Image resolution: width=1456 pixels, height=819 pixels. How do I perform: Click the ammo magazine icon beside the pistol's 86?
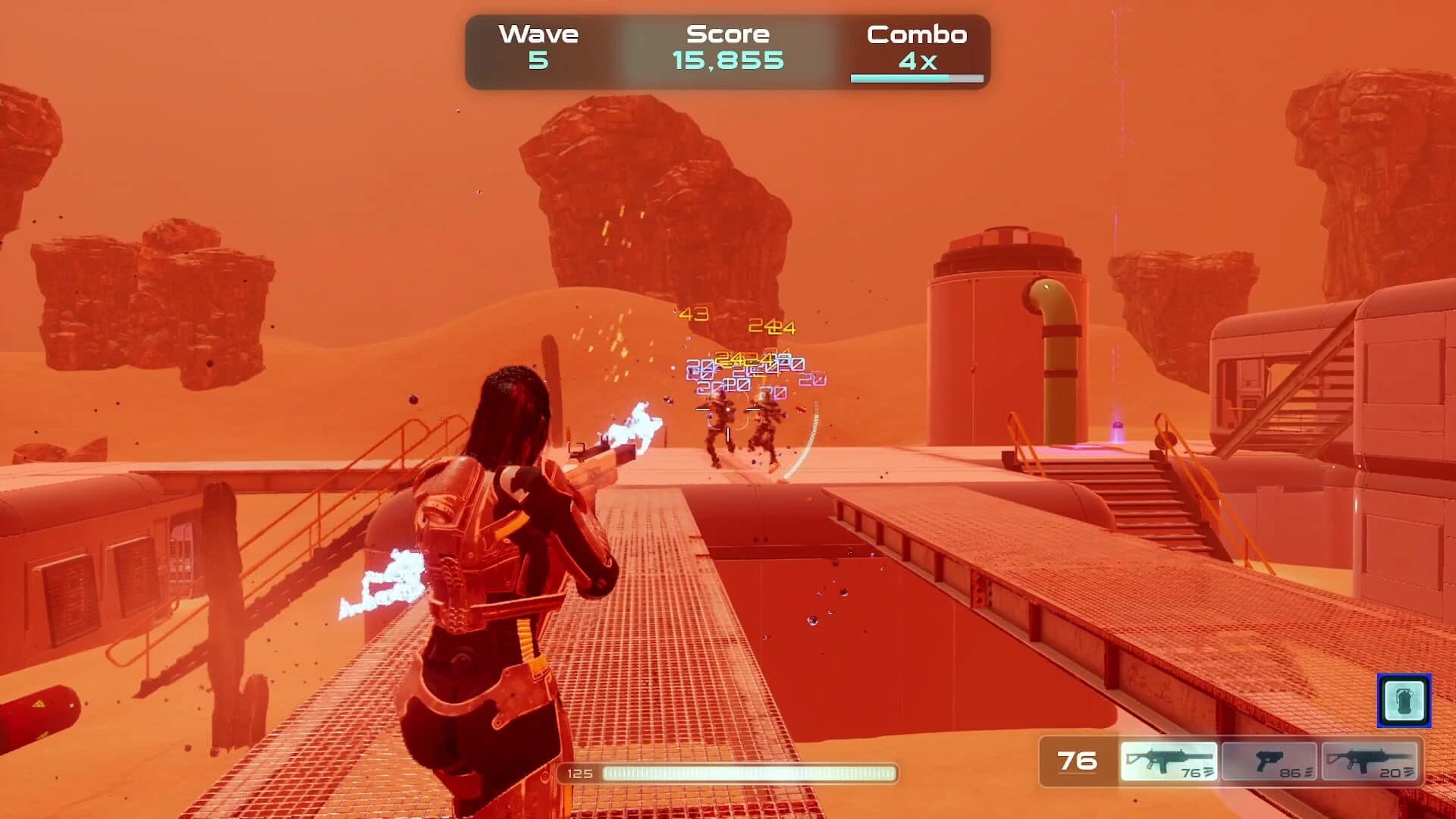tap(1309, 771)
